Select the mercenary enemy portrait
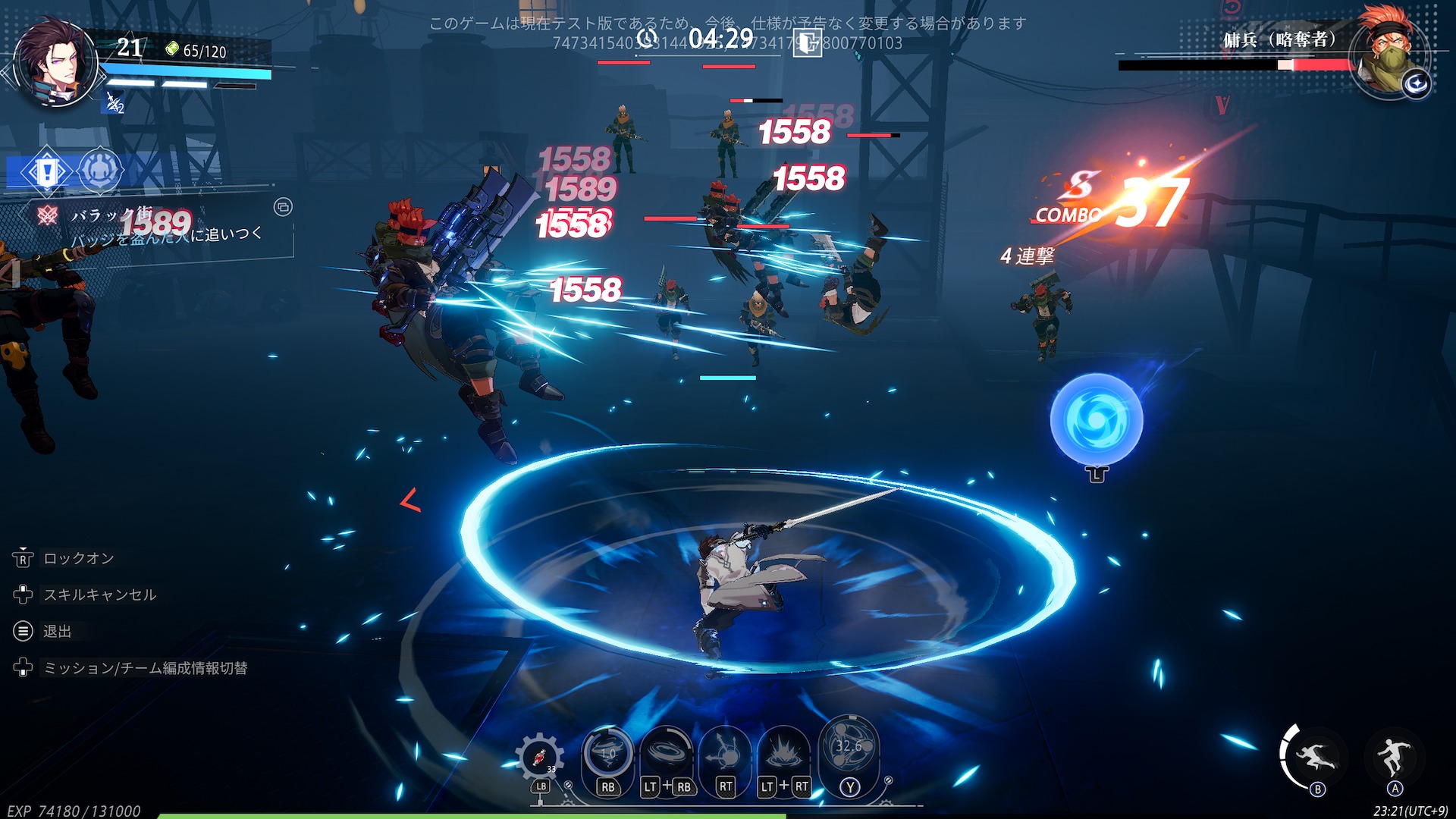The image size is (1456, 819). [1389, 55]
